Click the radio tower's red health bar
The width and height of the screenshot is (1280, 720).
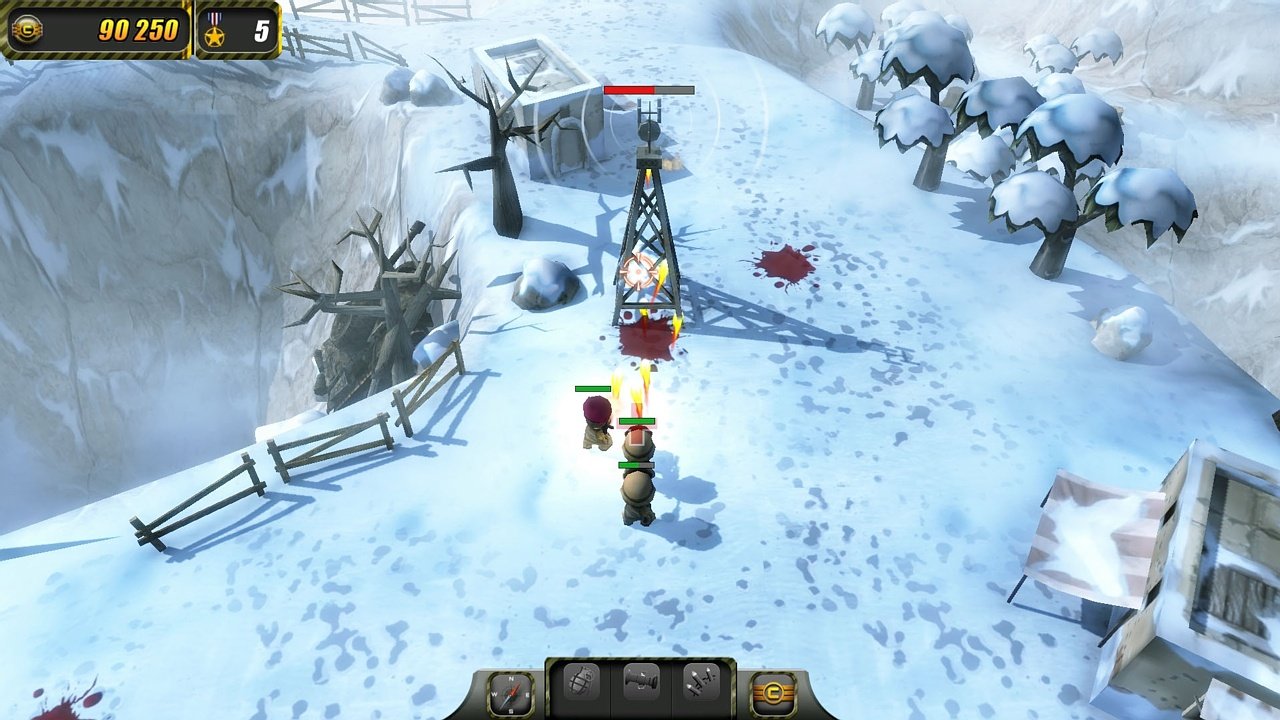tap(648, 89)
